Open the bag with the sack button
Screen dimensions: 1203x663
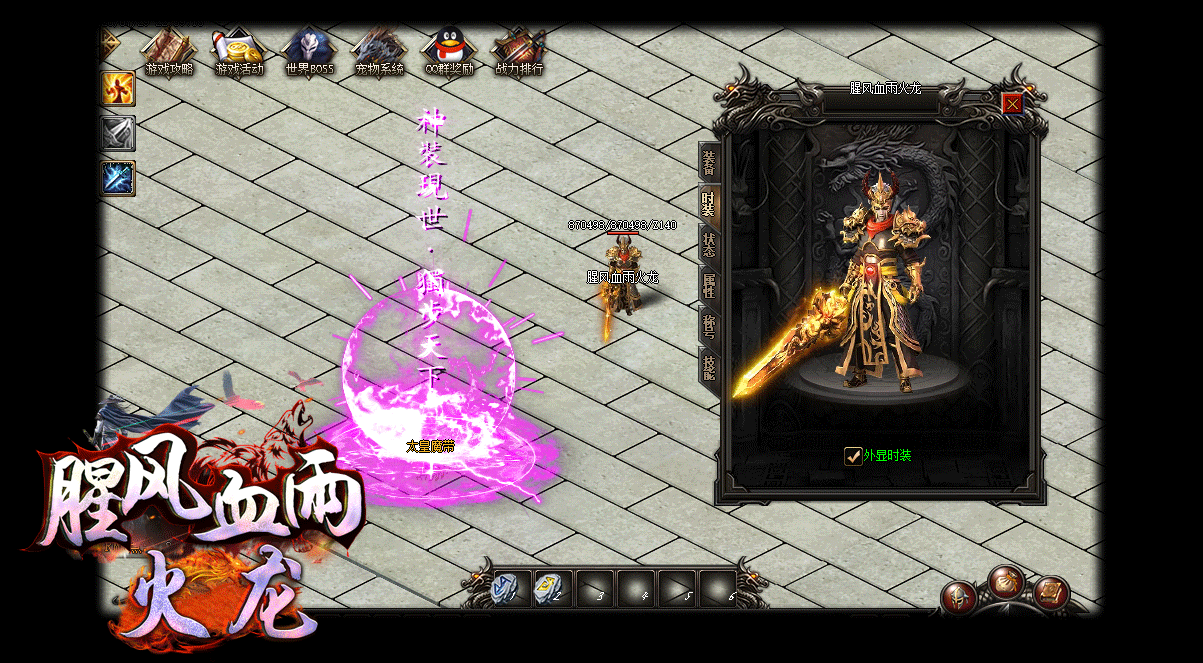tap(1006, 581)
